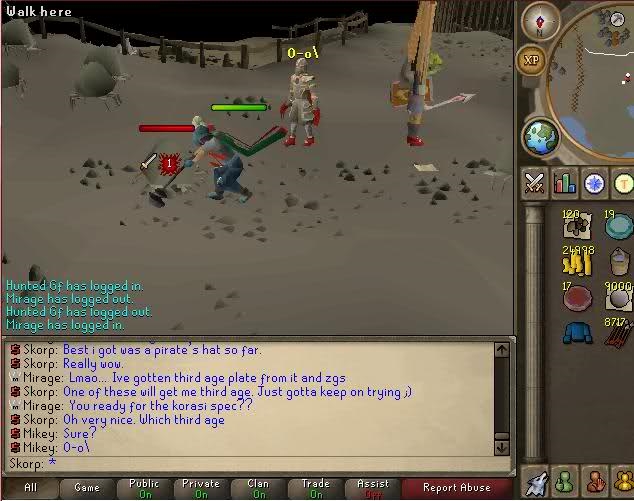The width and height of the screenshot is (634, 501).
Task: Toggle the XP counter button
Action: coord(531,60)
